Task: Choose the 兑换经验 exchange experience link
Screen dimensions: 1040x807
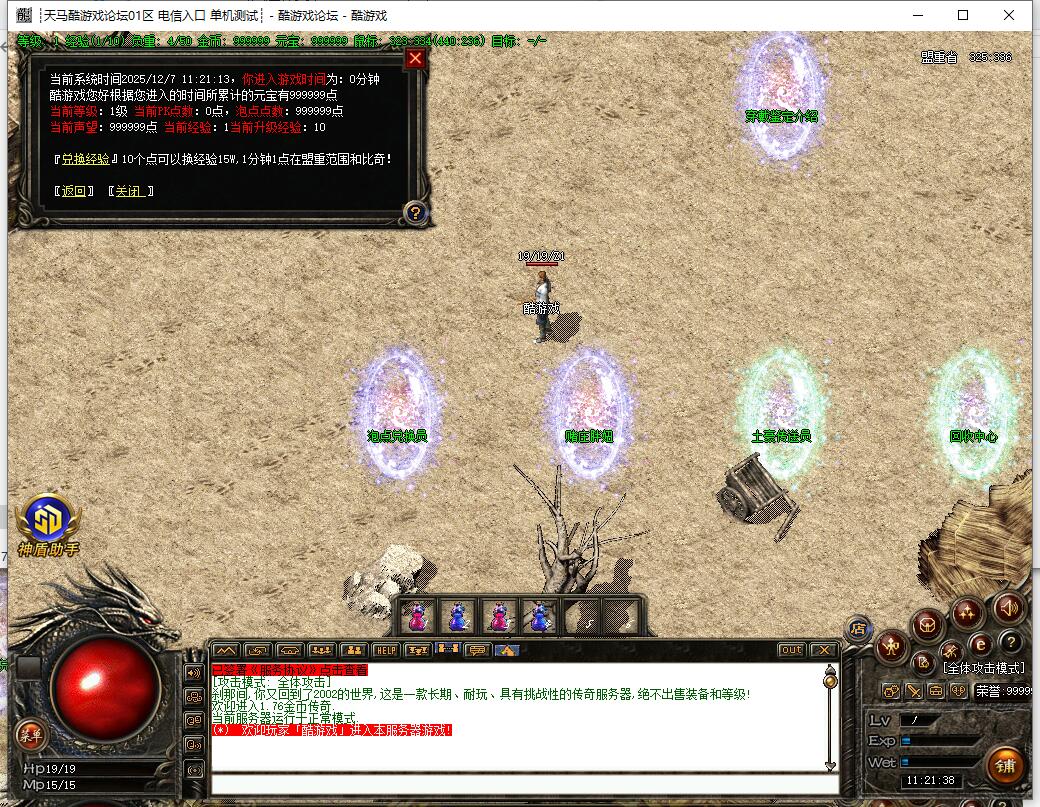Action: 85,159
